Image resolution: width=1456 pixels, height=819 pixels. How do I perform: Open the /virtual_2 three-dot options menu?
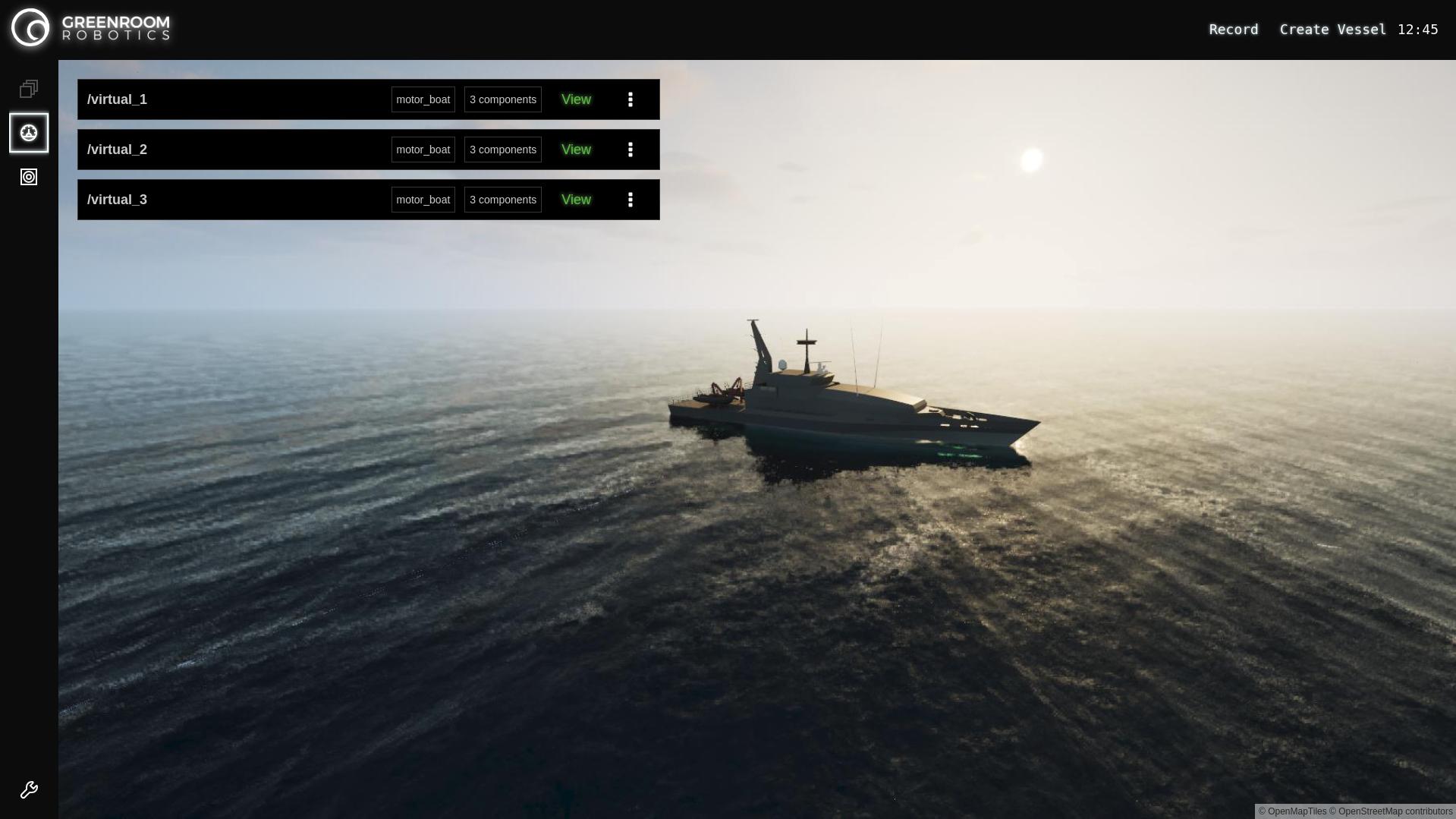tap(630, 150)
